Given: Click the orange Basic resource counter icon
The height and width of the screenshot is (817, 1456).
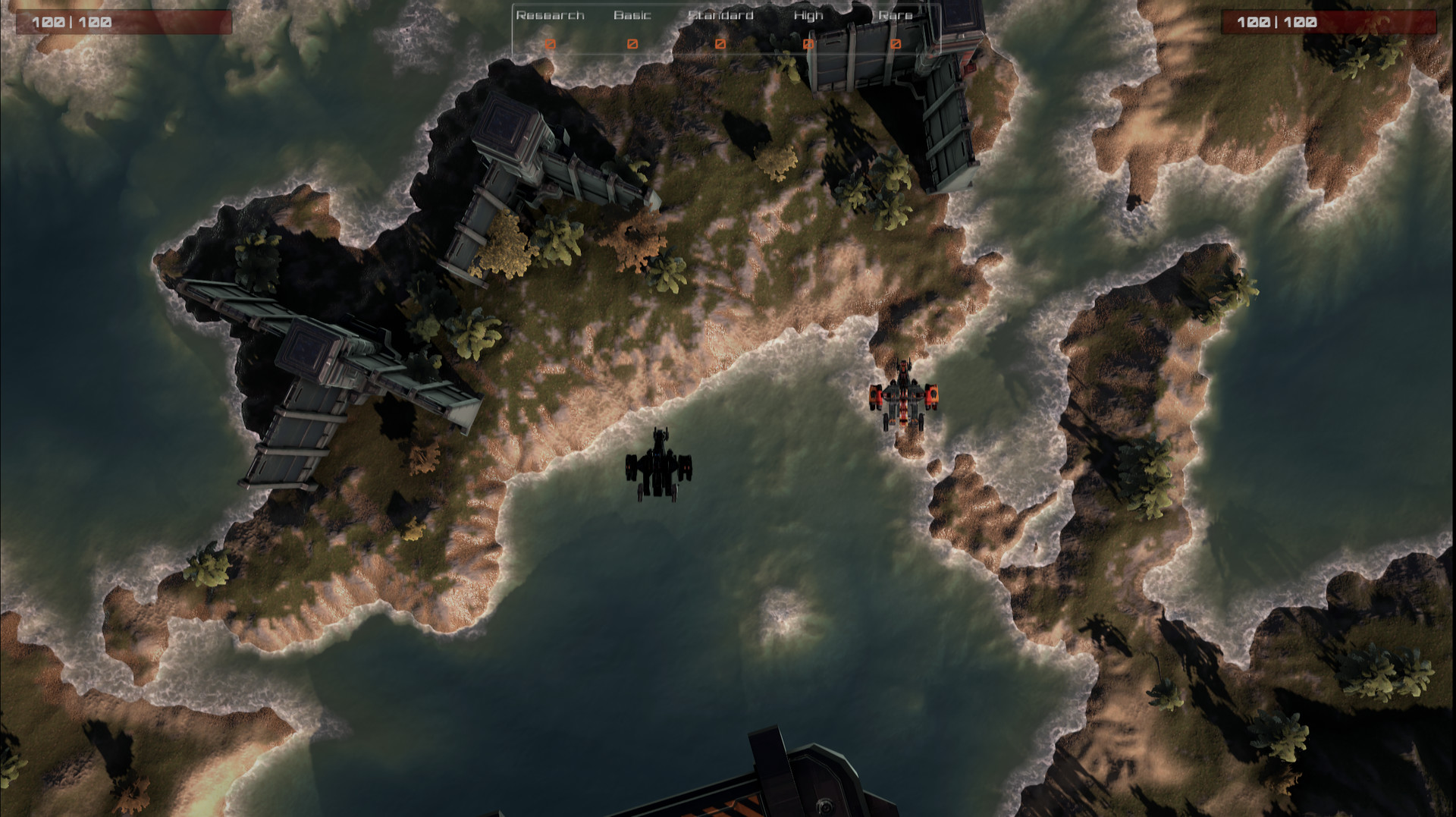Looking at the screenshot, I should (632, 44).
